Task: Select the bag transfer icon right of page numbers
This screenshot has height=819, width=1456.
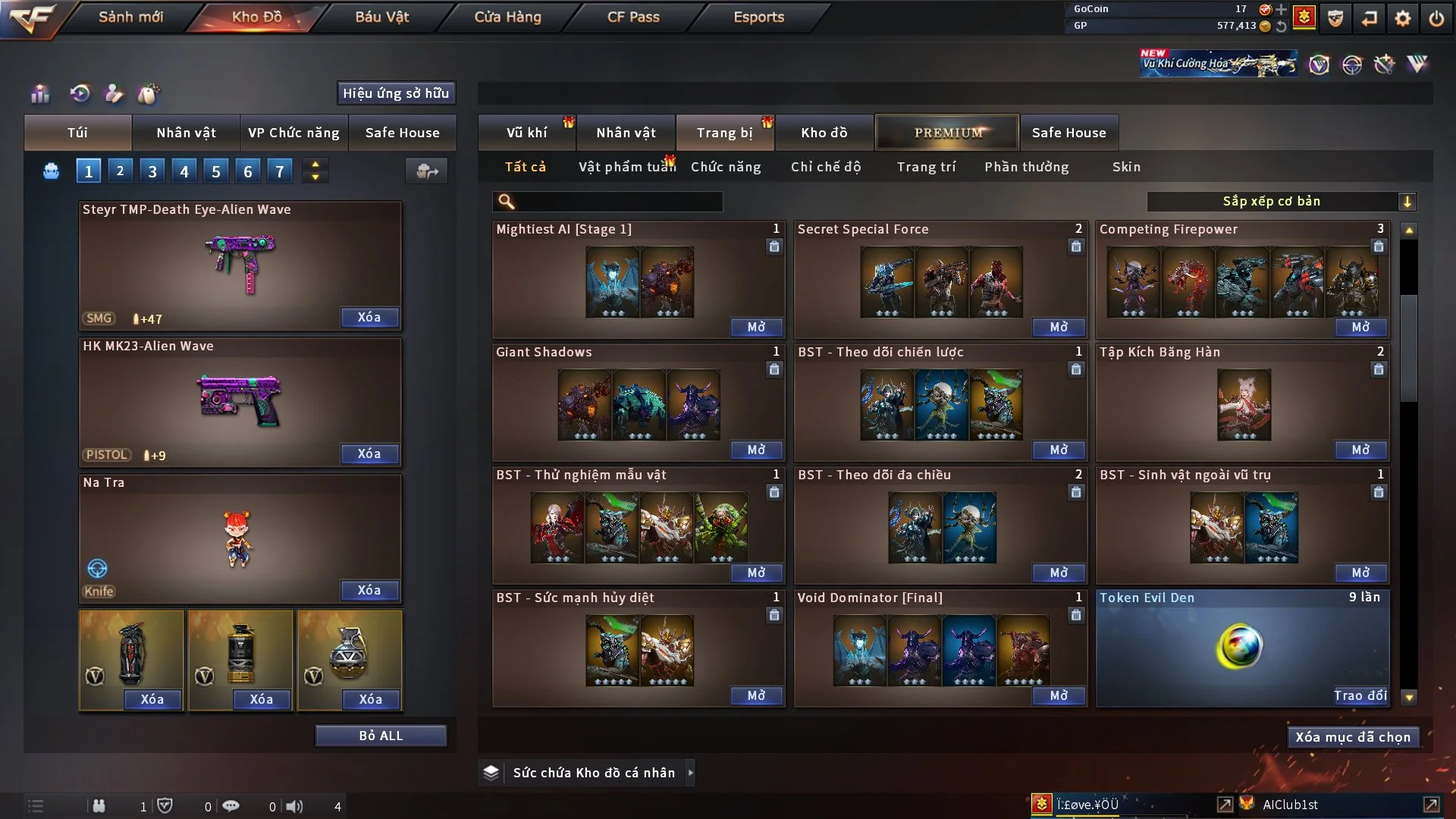Action: (x=426, y=171)
